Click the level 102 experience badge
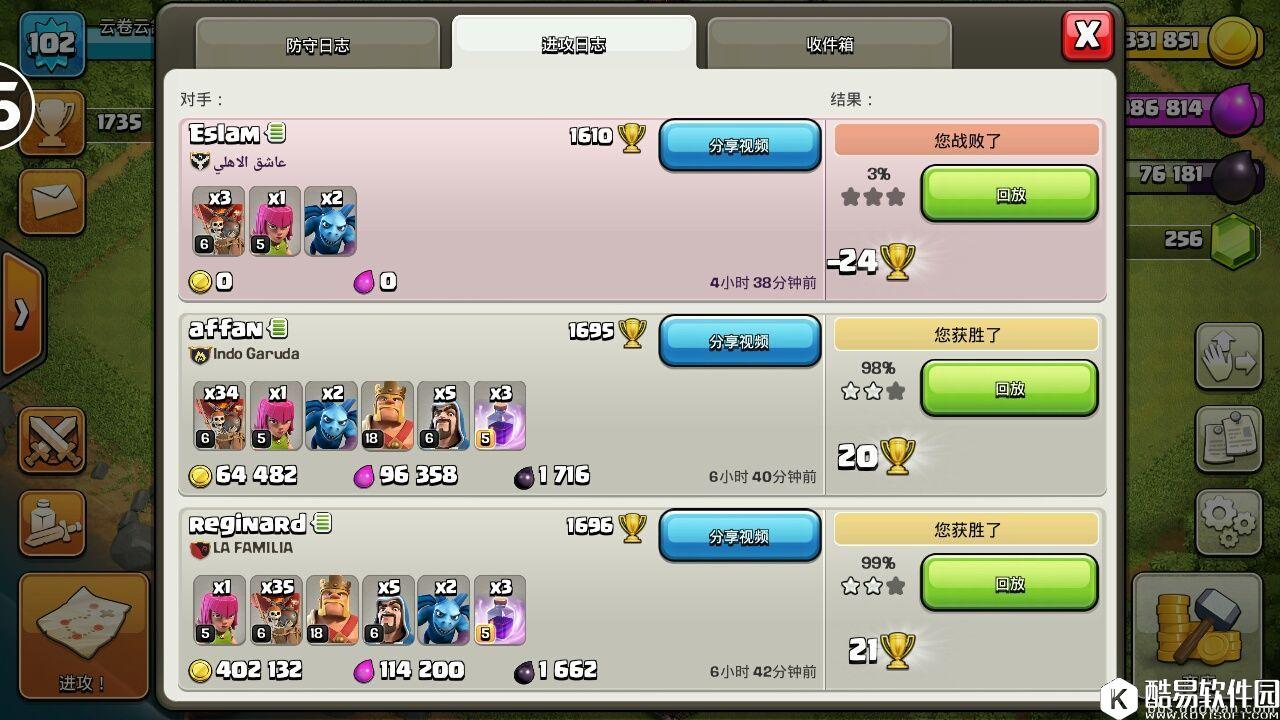Viewport: 1280px width, 720px height. [50, 42]
